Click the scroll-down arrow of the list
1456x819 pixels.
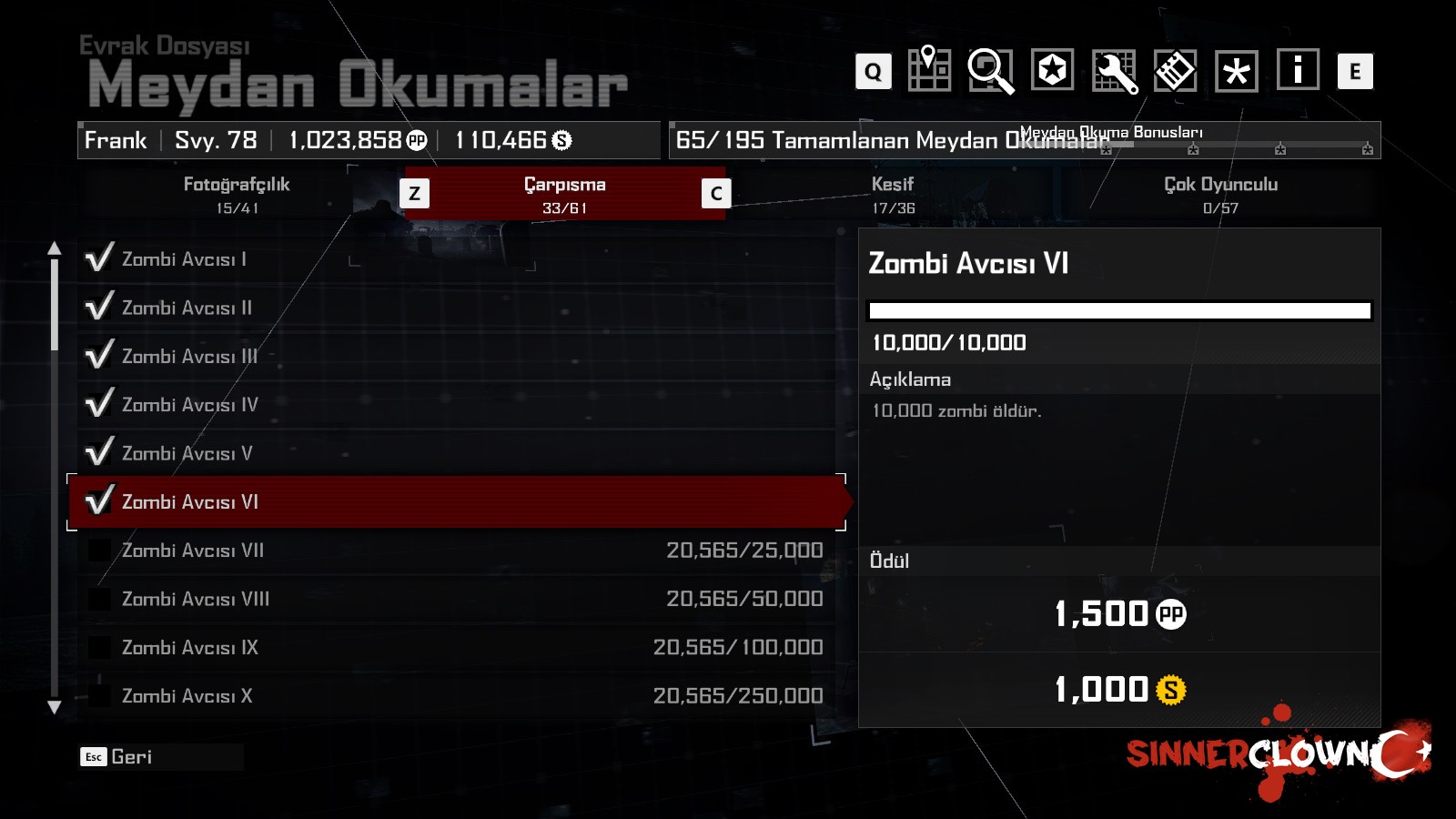point(55,707)
